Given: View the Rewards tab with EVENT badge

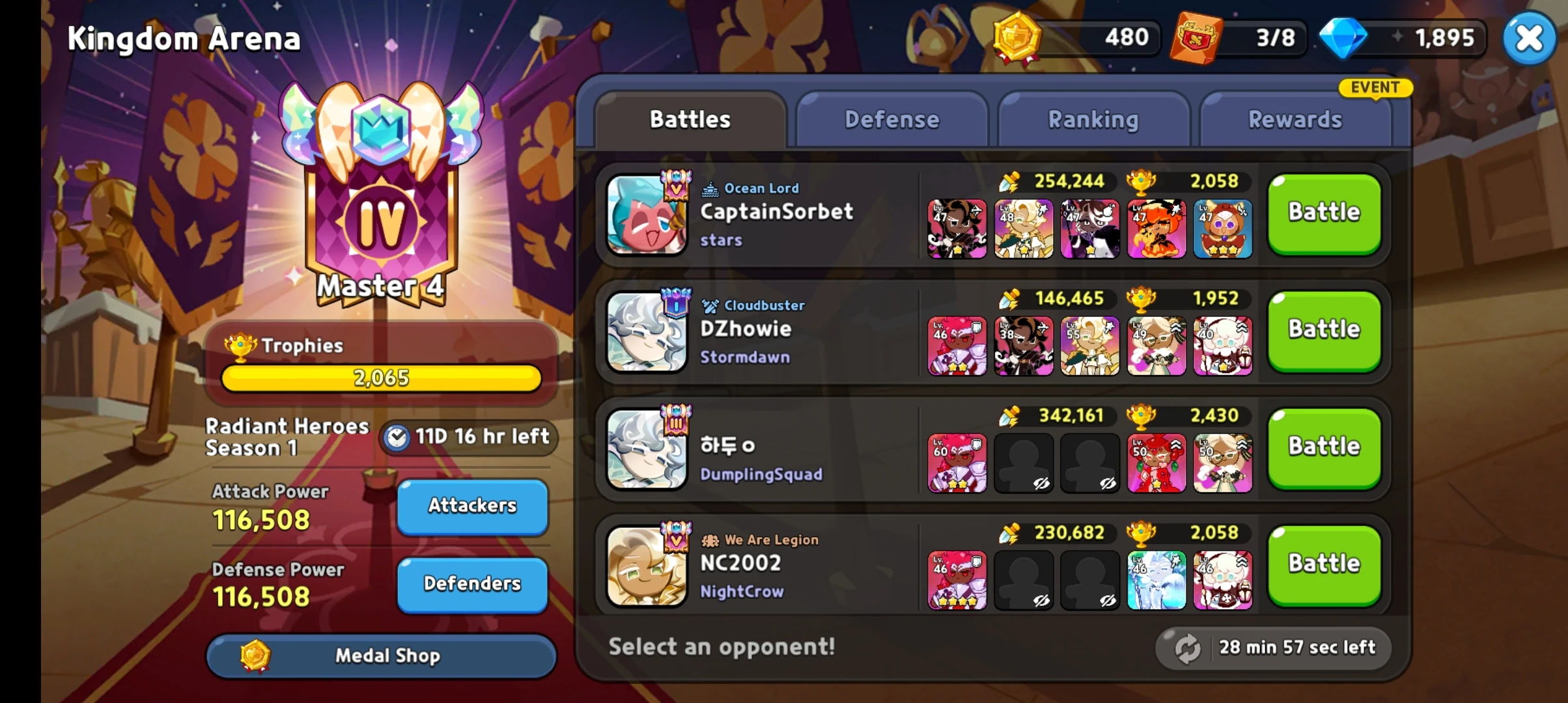Looking at the screenshot, I should (x=1295, y=119).
